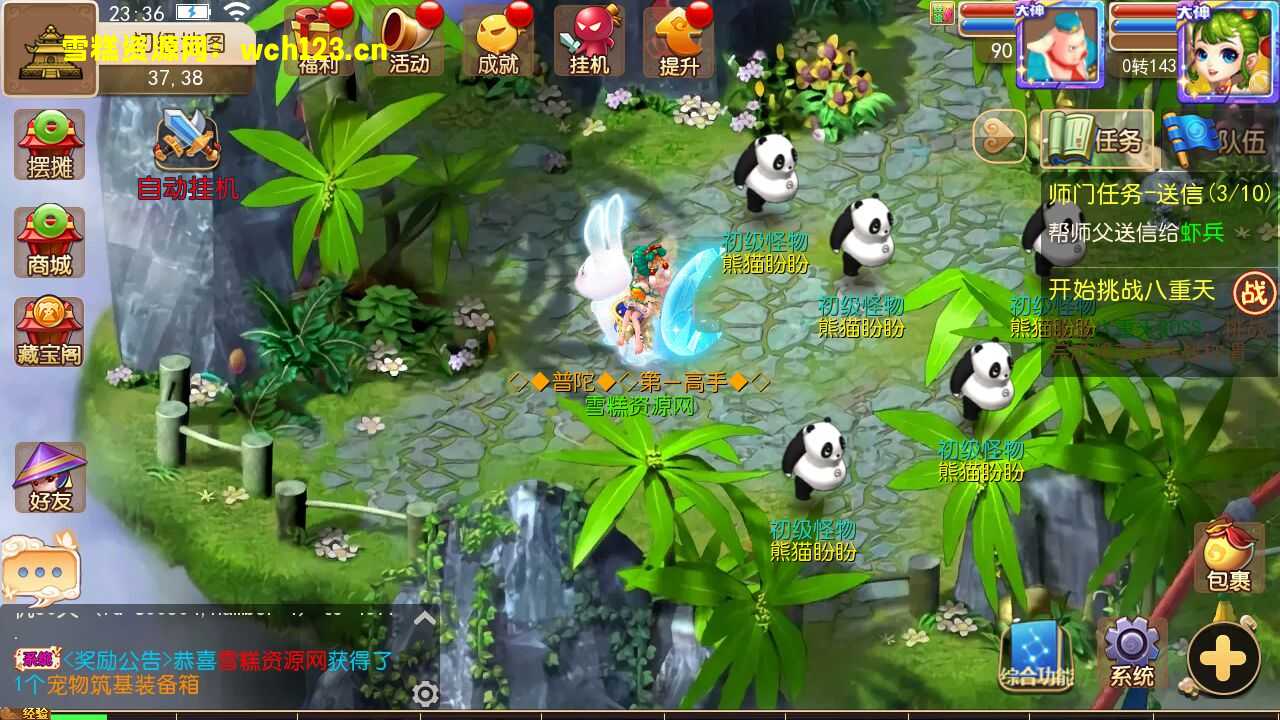Open the 商城 shop
This screenshot has height=720, width=1280.
click(x=50, y=243)
